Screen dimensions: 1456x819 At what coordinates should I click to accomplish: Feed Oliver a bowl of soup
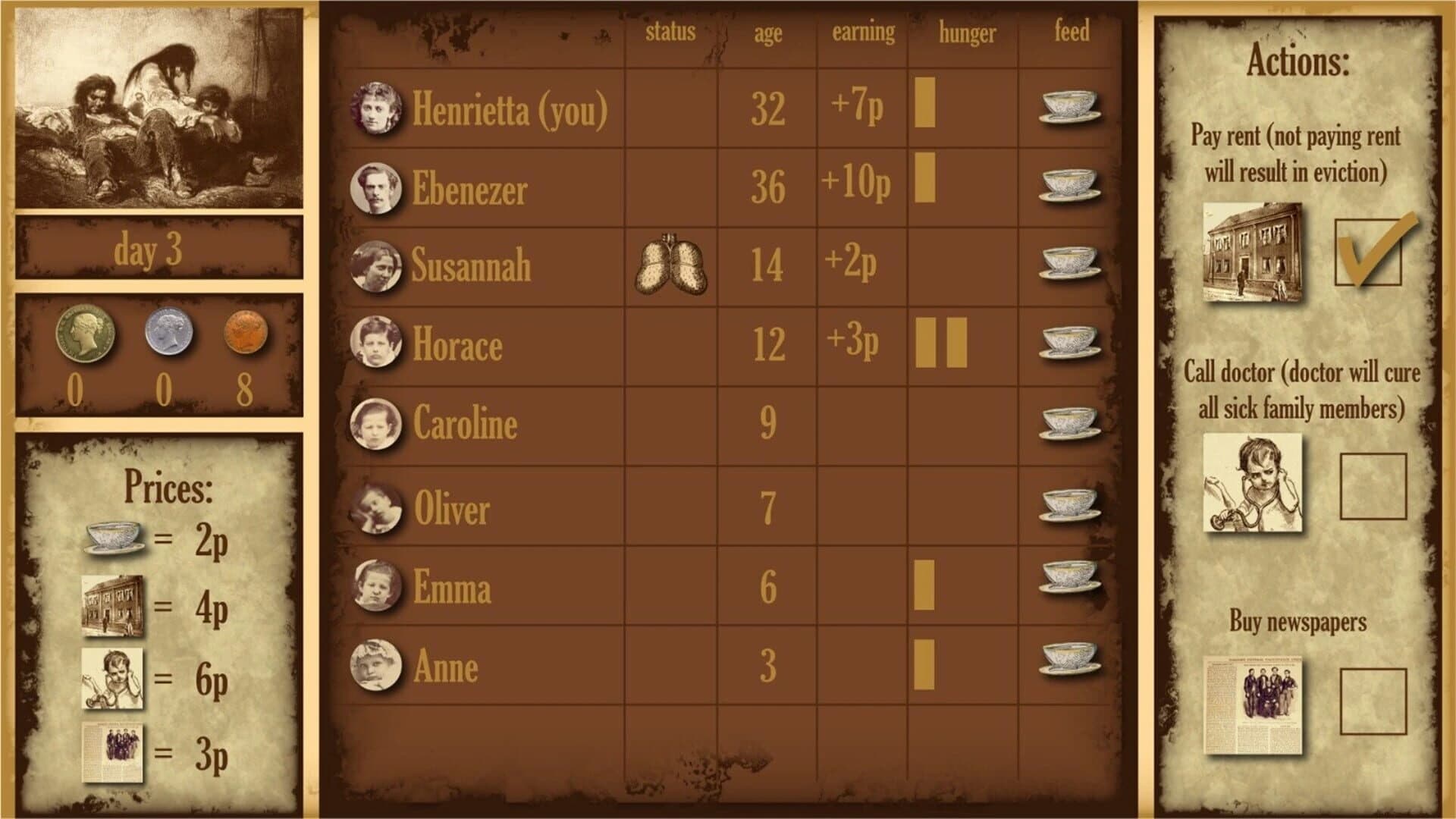(x=1069, y=505)
